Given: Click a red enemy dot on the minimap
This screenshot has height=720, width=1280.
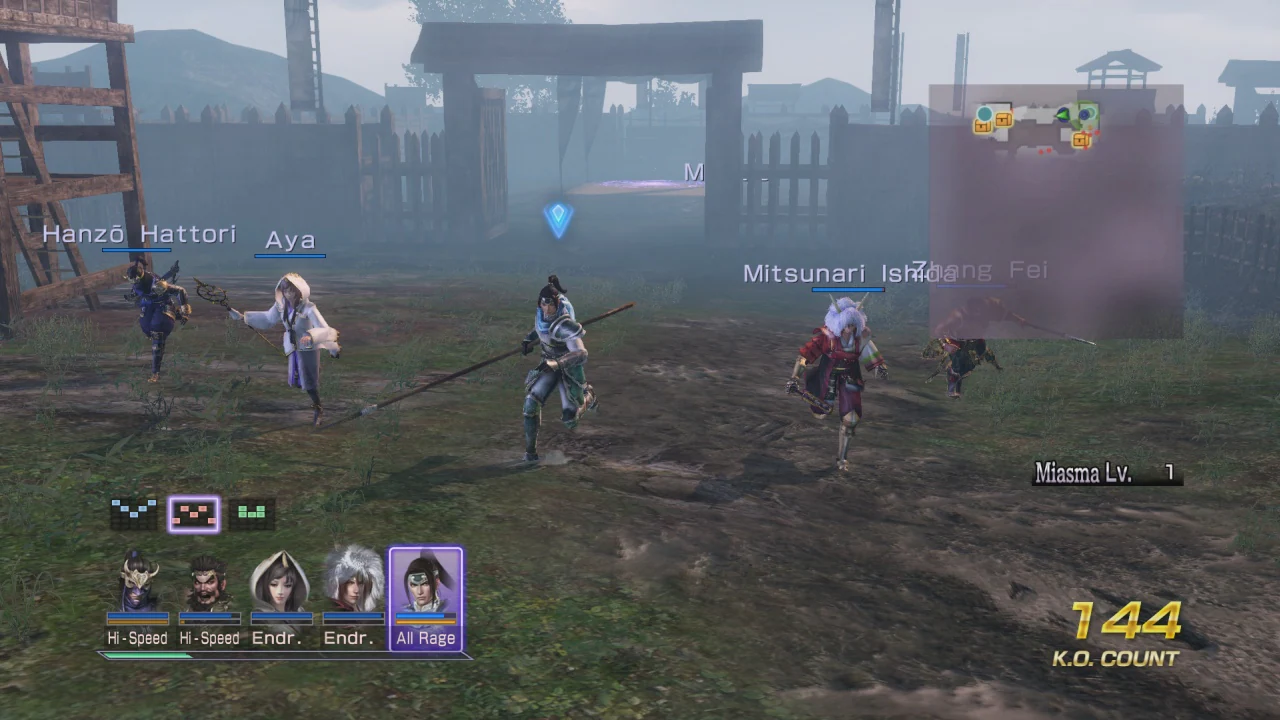Looking at the screenshot, I should (x=1098, y=132).
